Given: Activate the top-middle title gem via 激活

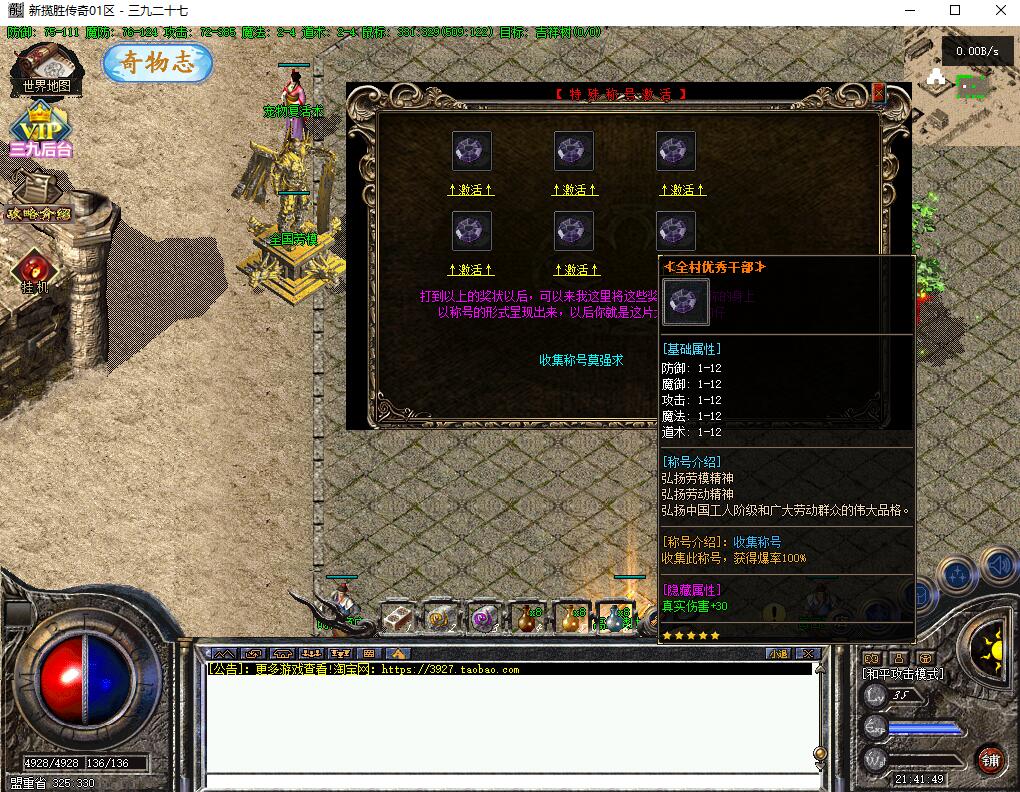Looking at the screenshot, I should pos(575,189).
